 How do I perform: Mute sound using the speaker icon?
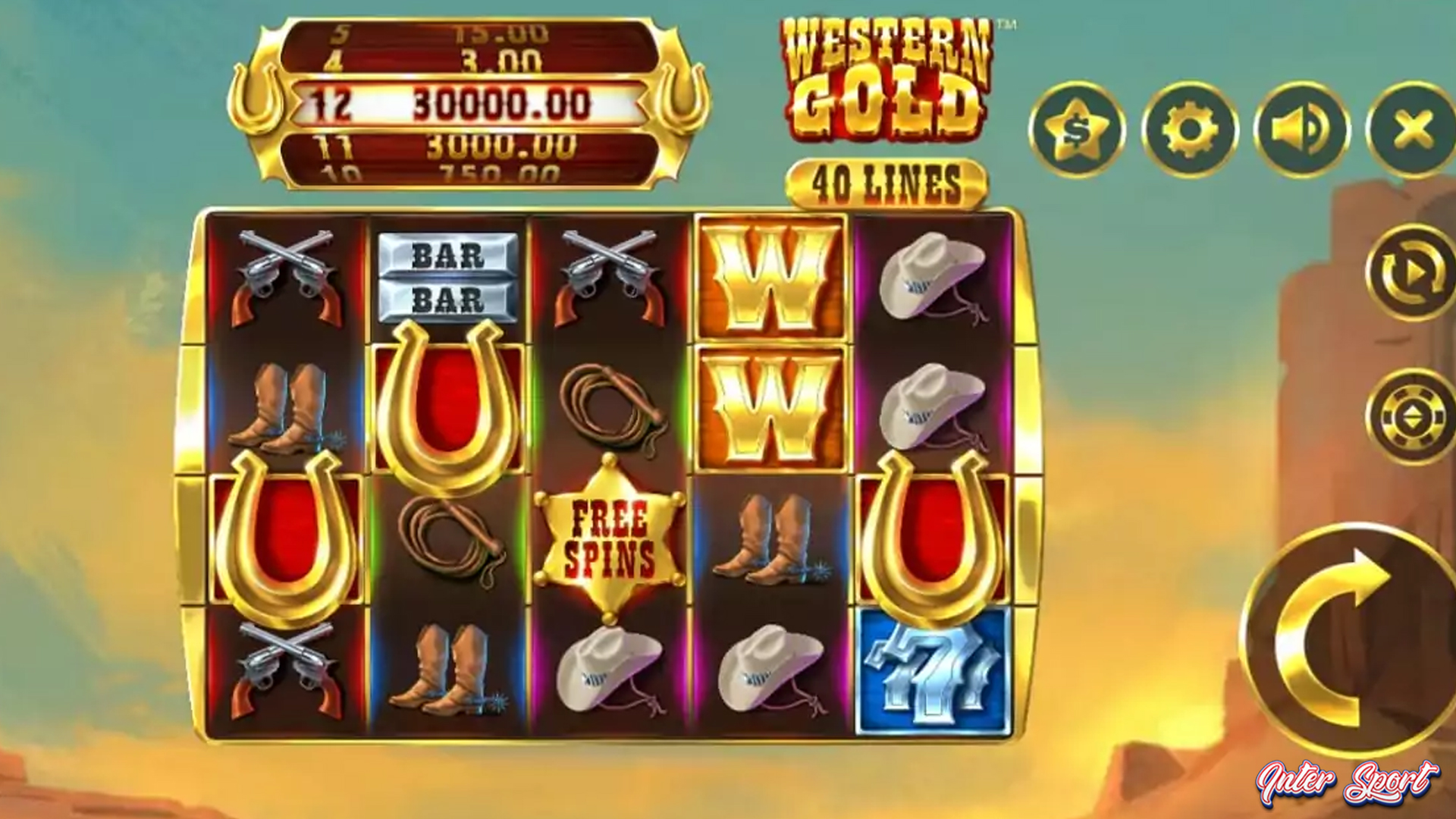[x=1303, y=129]
